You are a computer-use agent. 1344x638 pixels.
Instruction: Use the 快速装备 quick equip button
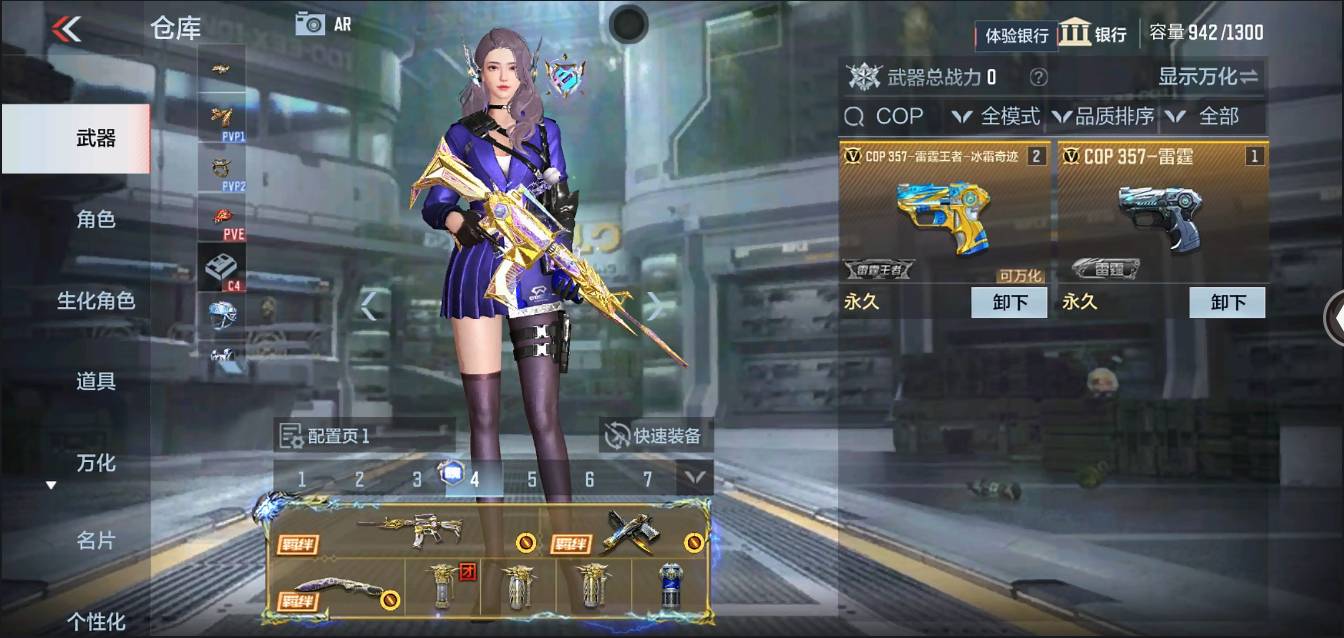656,435
